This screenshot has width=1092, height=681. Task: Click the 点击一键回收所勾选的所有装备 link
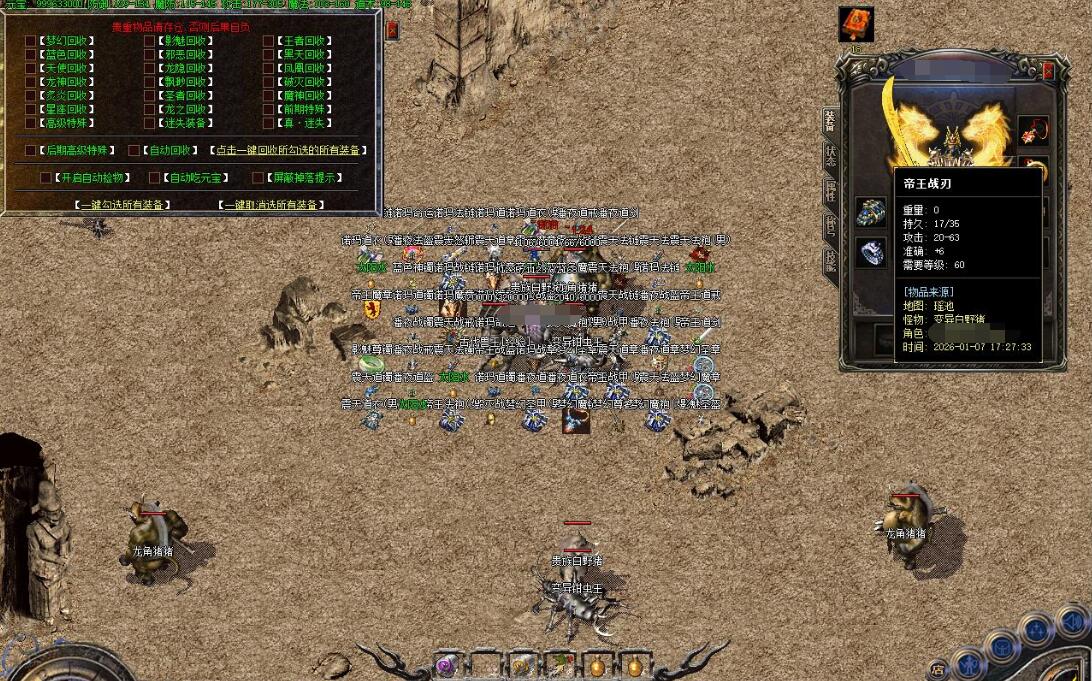288,150
